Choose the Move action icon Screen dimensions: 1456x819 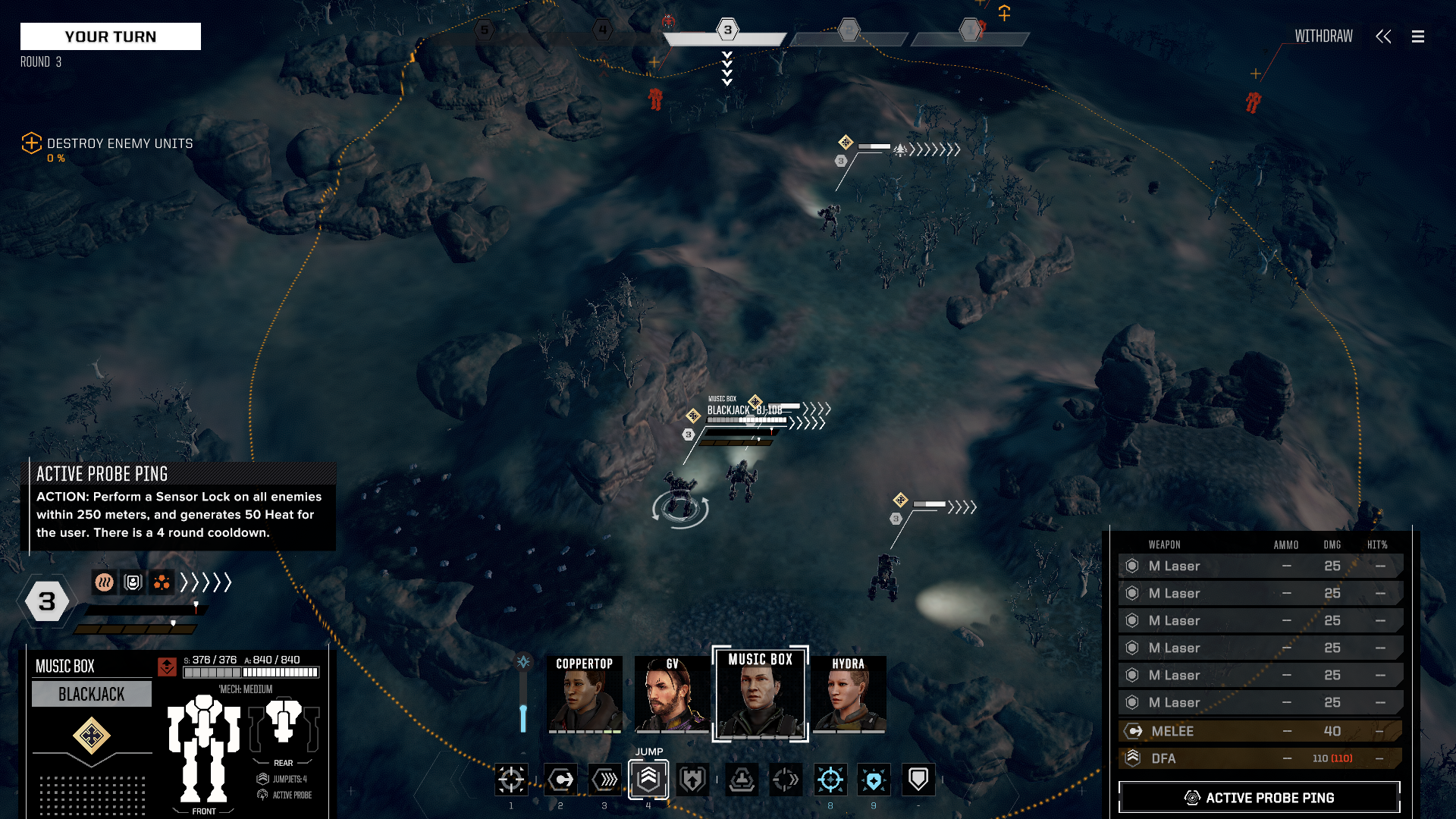pos(561,779)
